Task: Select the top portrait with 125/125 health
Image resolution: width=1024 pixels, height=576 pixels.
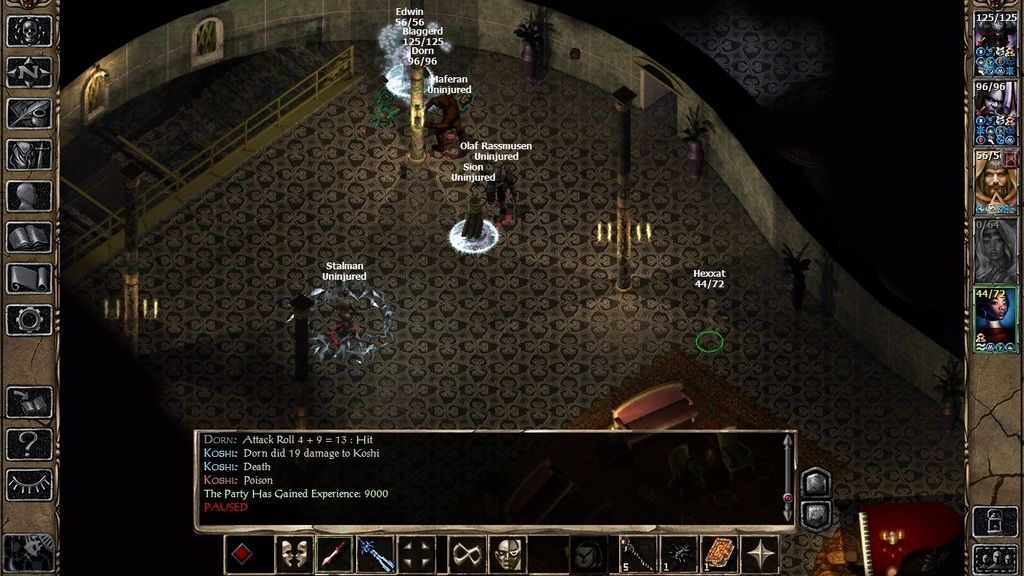Action: (994, 45)
